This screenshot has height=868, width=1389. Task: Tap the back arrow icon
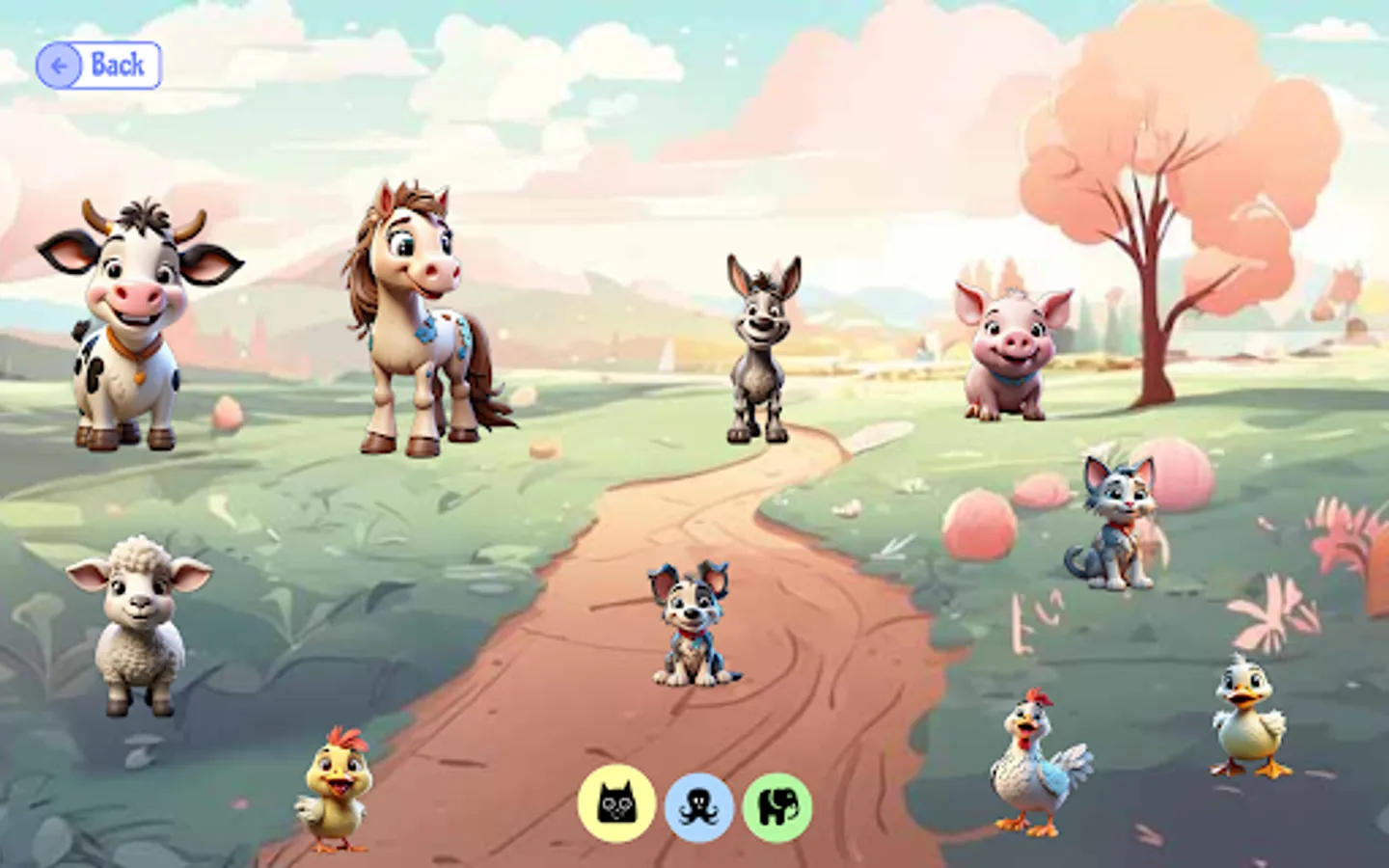coord(60,66)
